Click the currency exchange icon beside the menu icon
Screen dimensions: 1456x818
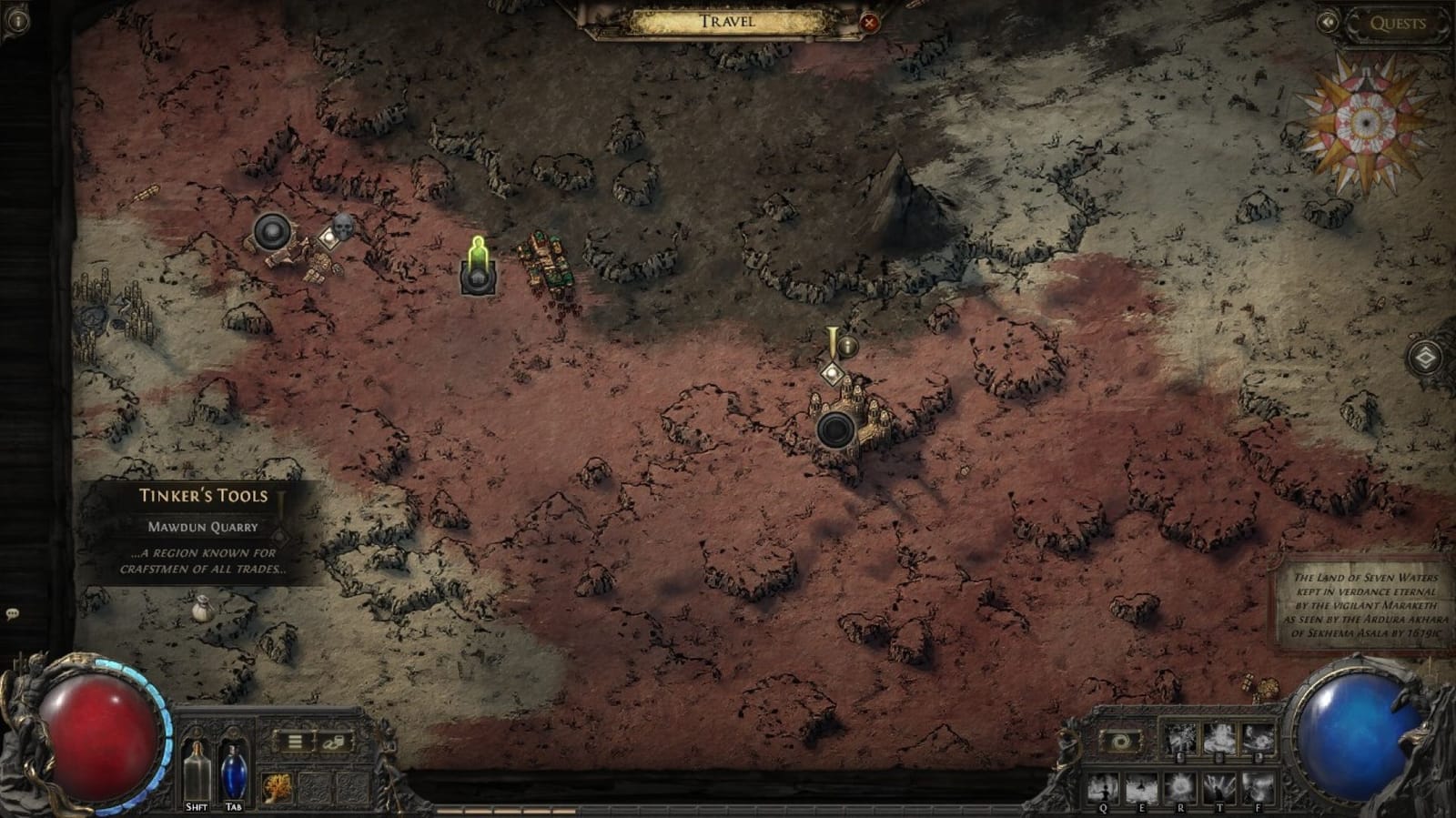[x=334, y=742]
